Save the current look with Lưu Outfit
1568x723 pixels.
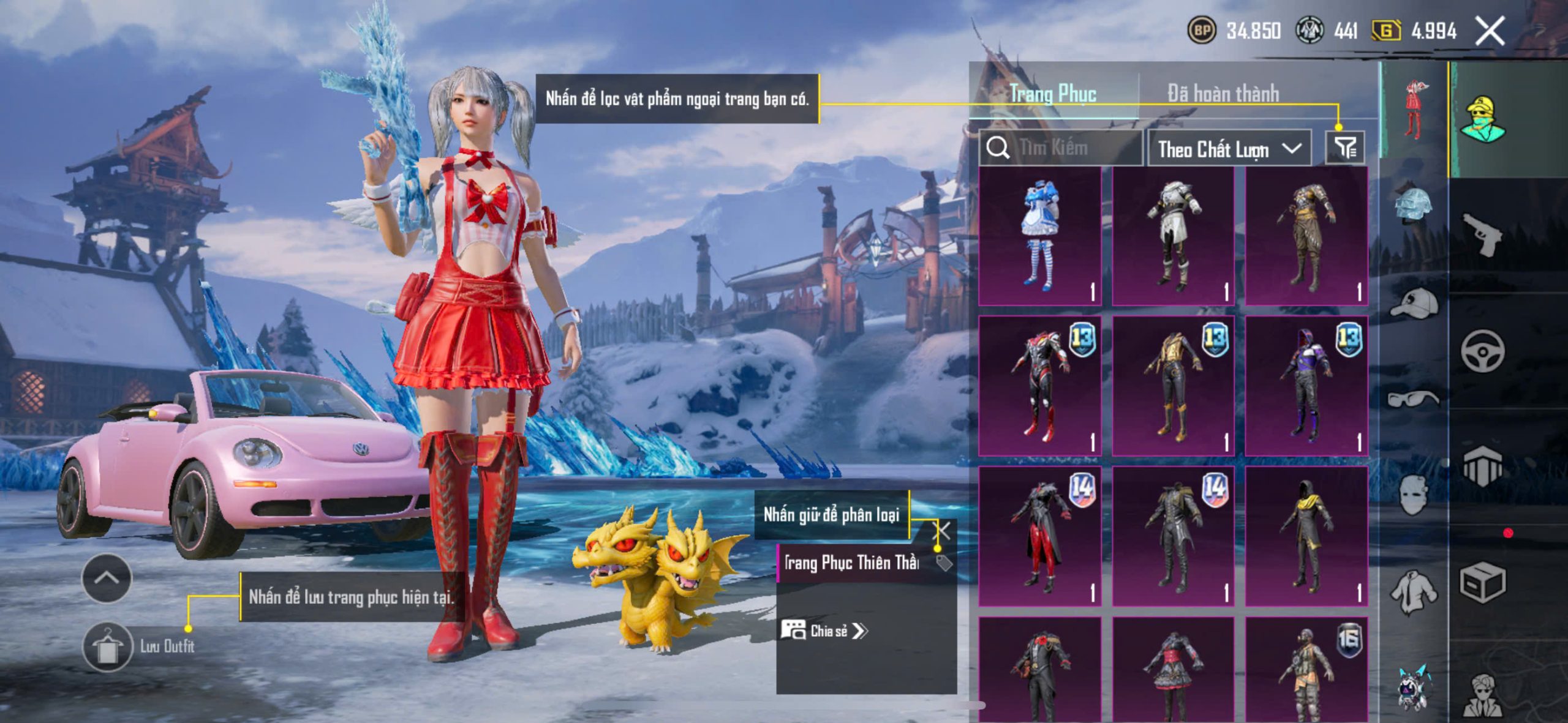click(108, 647)
